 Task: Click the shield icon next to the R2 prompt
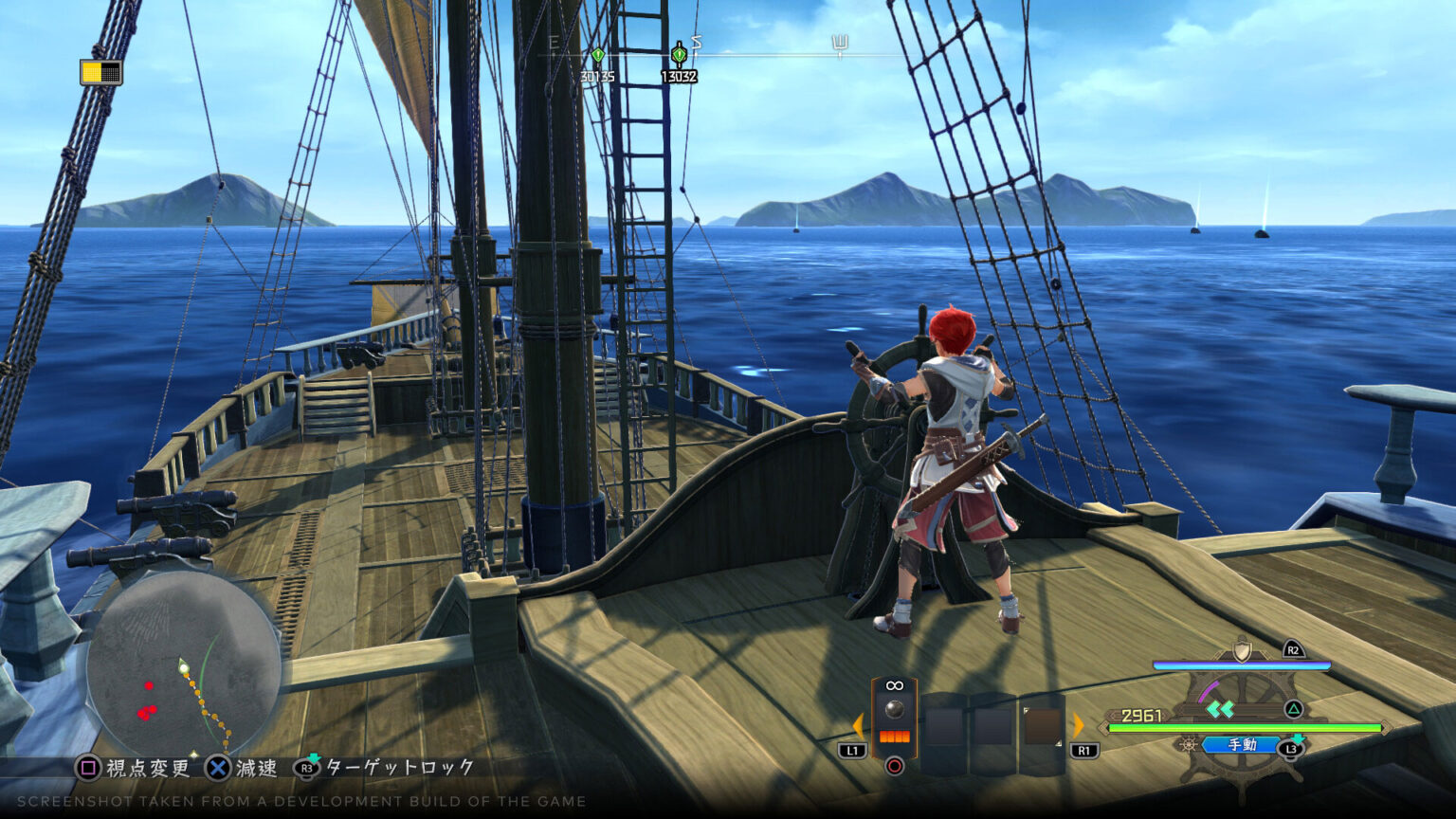pos(1240,651)
